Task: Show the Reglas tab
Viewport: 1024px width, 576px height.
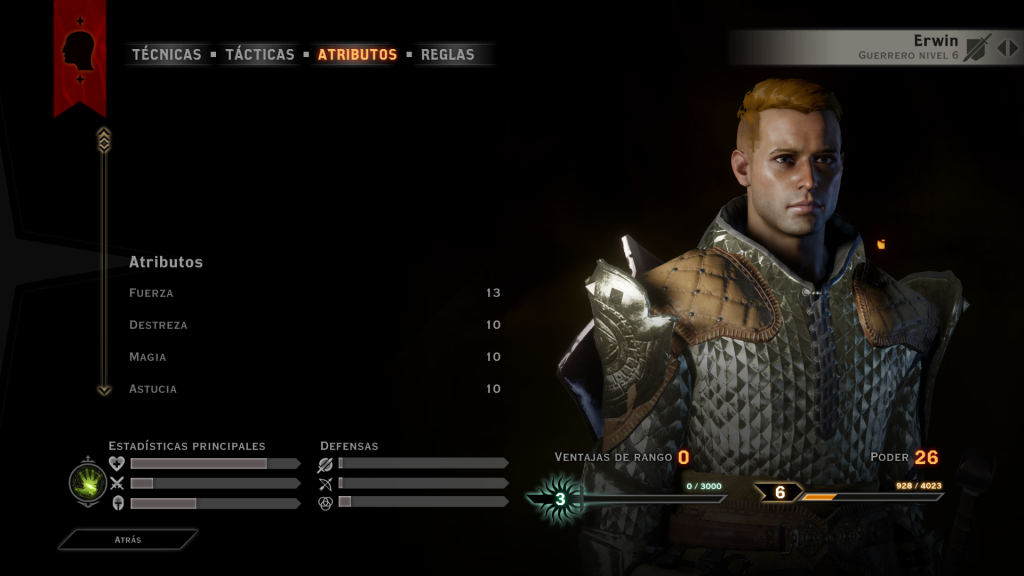Action: click(x=447, y=55)
